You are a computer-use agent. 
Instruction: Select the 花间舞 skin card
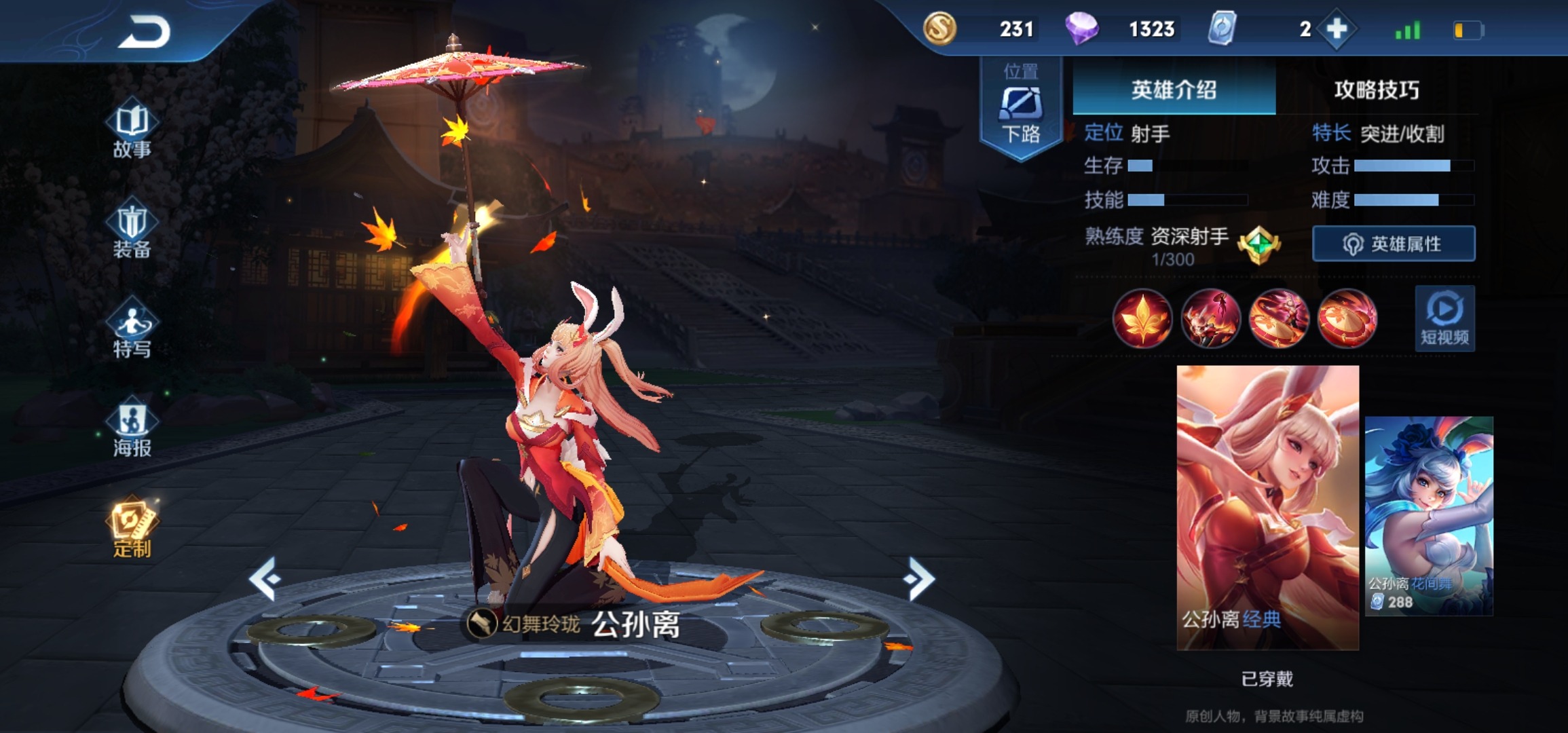(1429, 516)
